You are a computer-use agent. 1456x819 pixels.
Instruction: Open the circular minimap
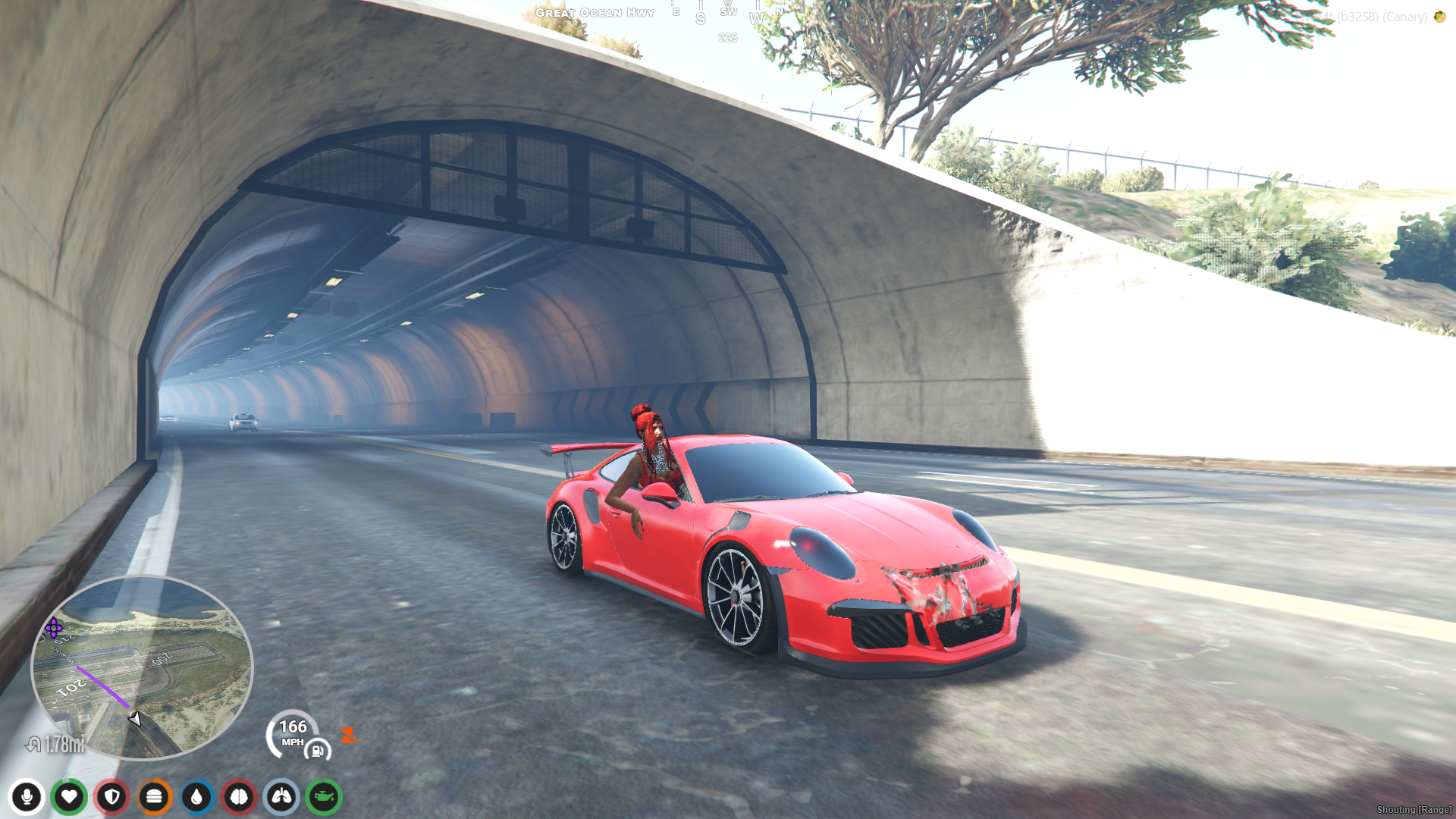(142, 667)
